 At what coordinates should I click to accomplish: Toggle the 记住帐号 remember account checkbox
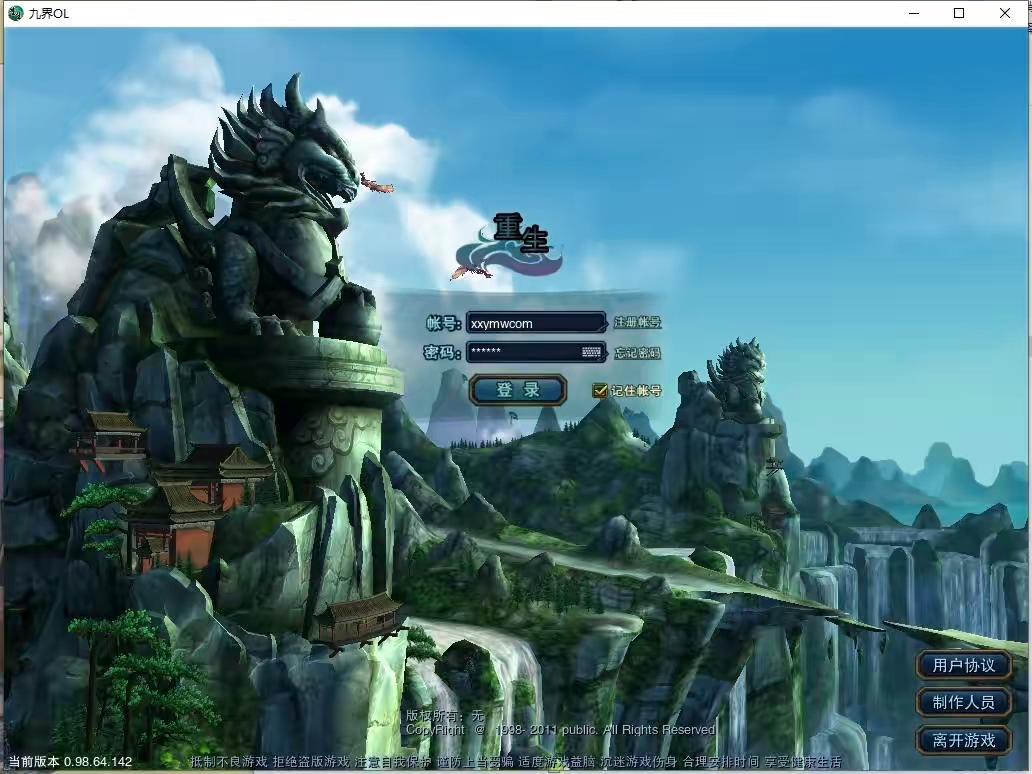pyautogui.click(x=600, y=391)
